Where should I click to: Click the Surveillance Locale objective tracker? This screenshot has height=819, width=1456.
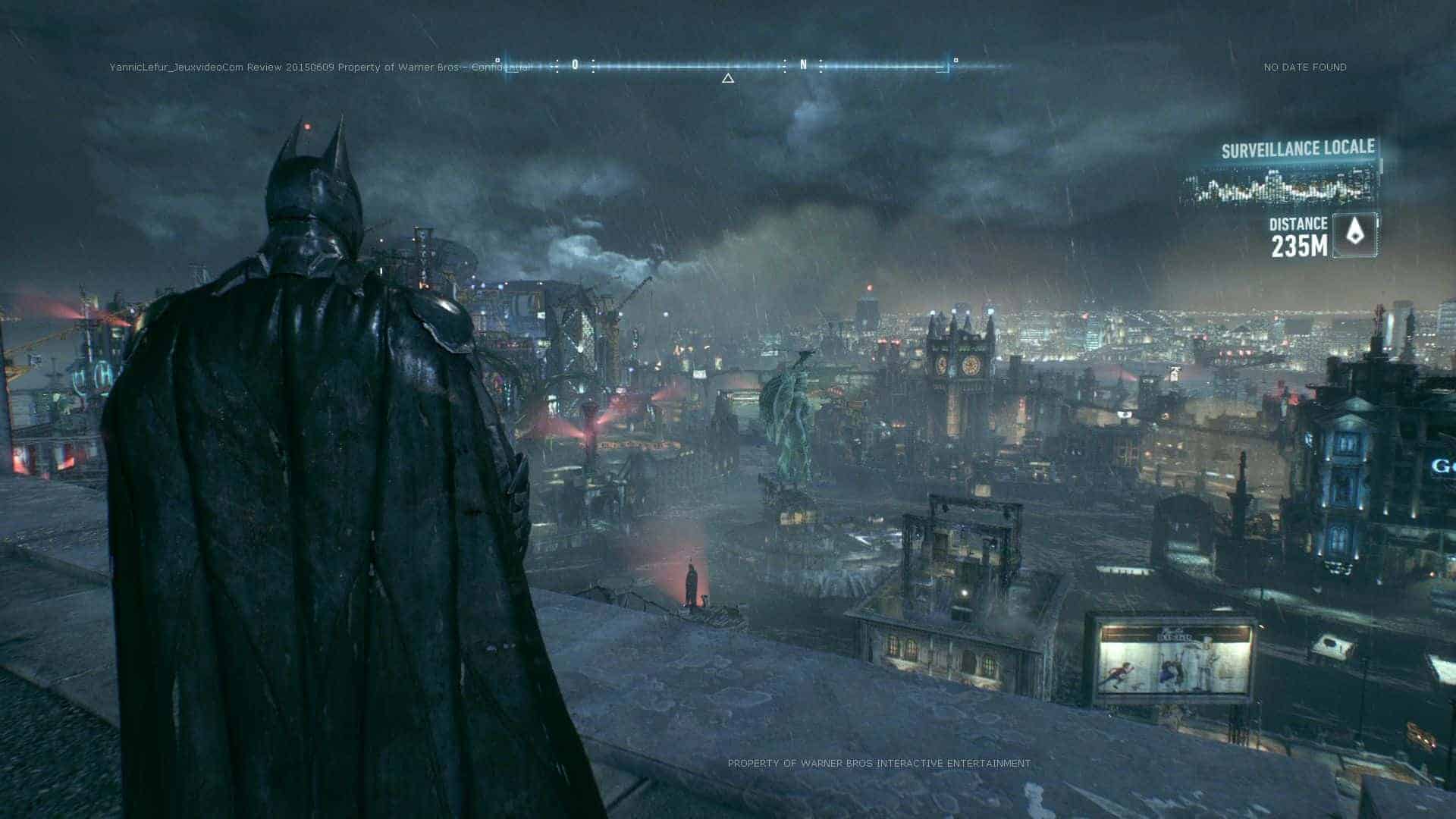tap(1298, 149)
